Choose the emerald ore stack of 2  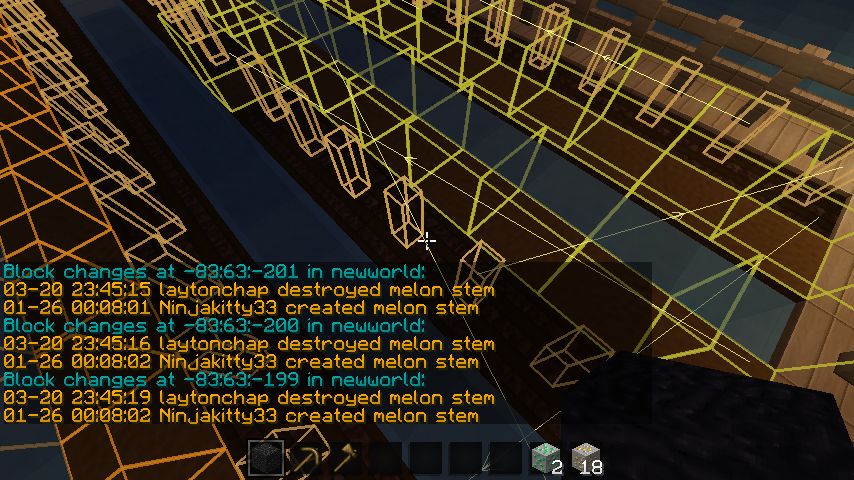point(546,459)
